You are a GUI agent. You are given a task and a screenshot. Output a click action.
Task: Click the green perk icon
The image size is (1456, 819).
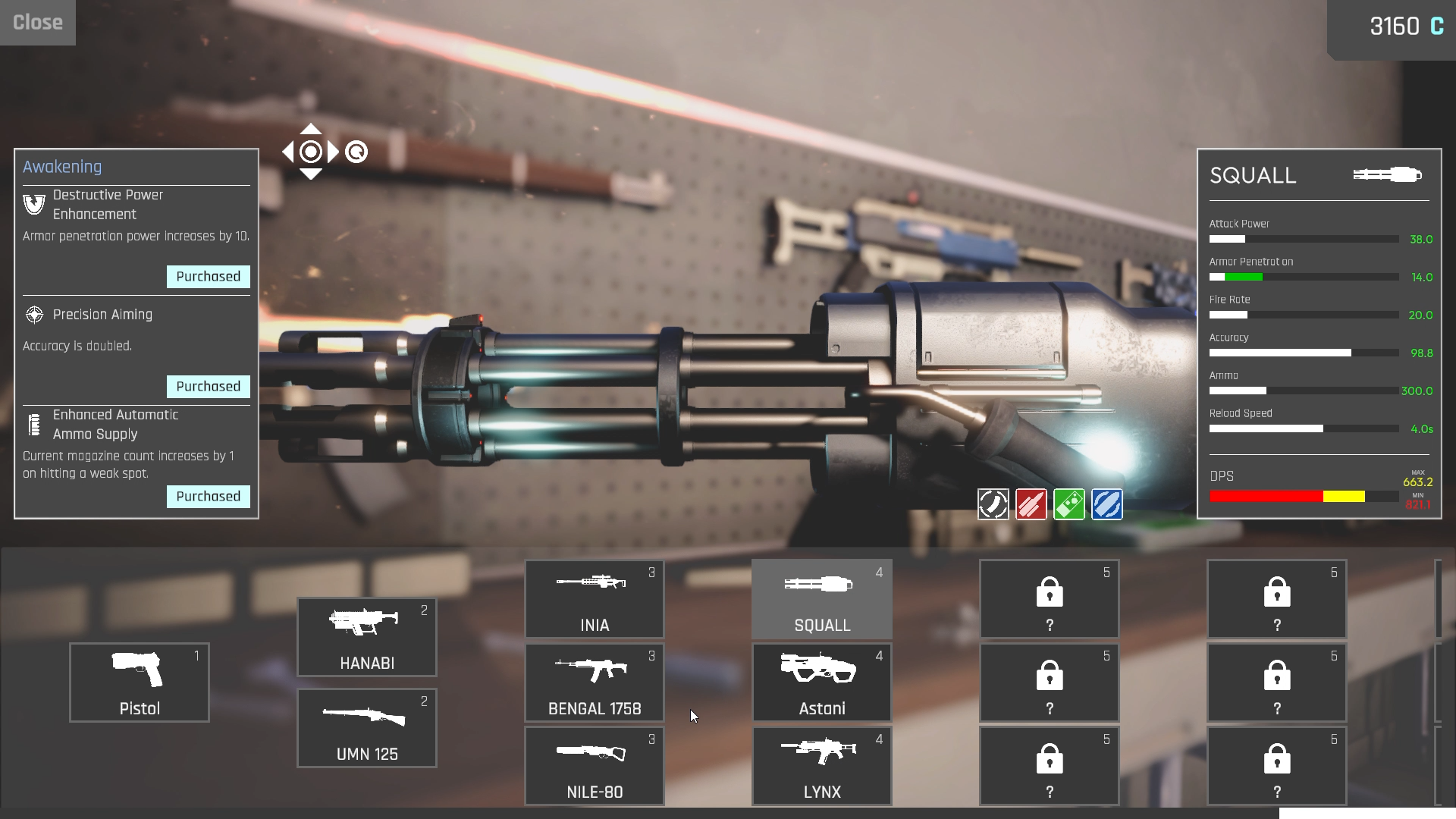[x=1069, y=504]
